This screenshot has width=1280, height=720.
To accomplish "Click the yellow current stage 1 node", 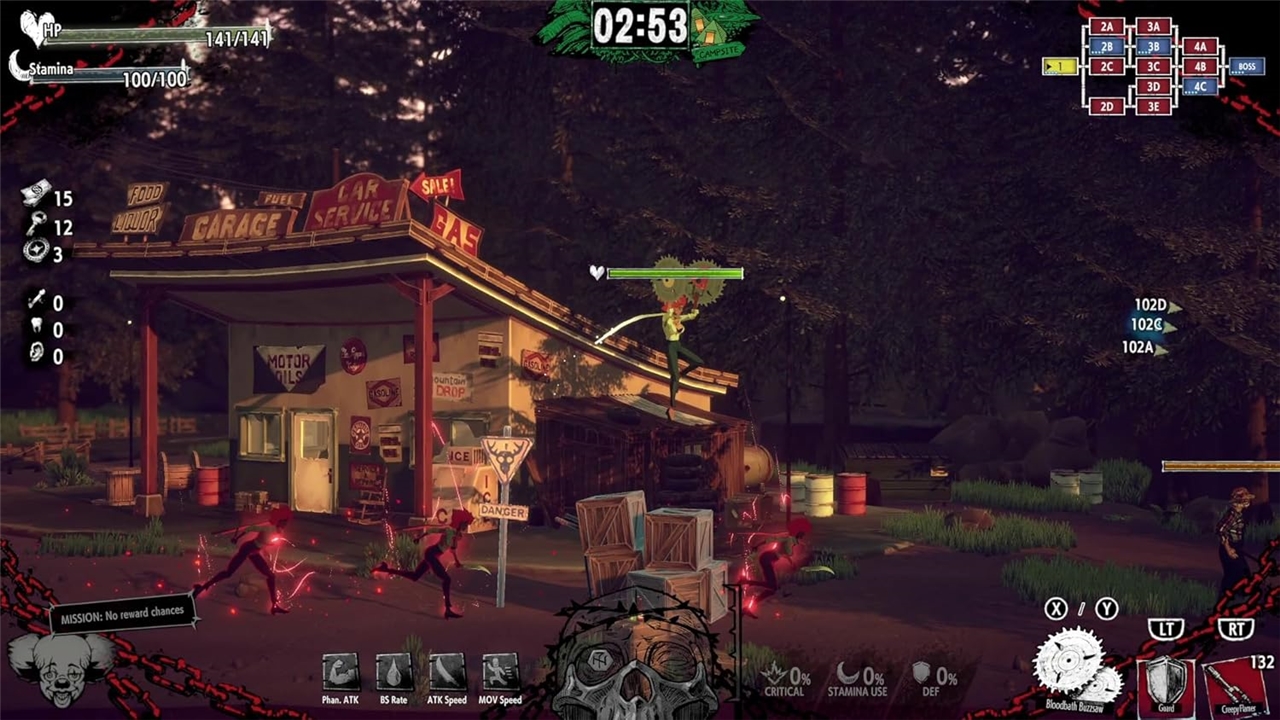I will point(1060,67).
